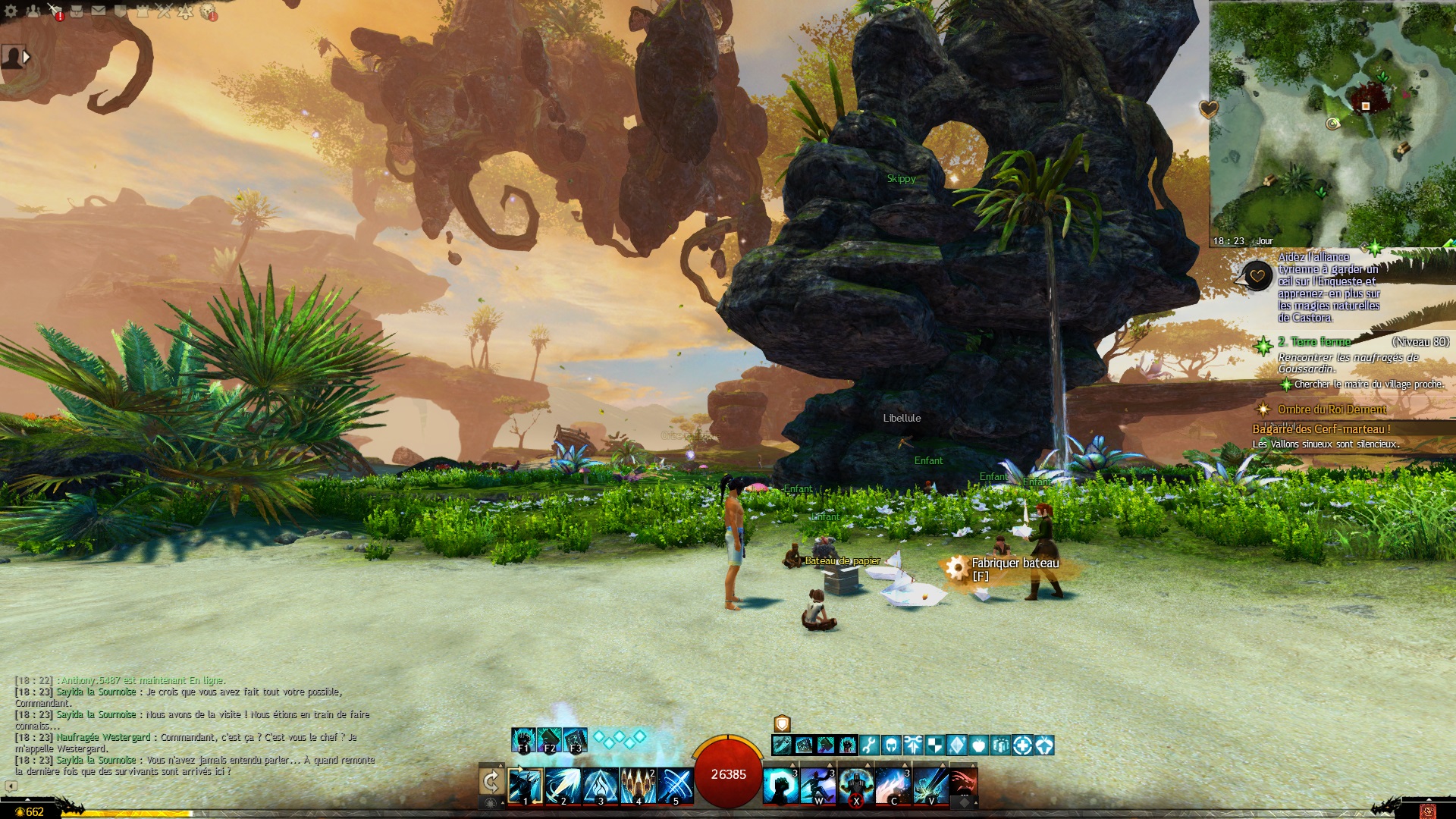Open the mail envelope icon

99,11
